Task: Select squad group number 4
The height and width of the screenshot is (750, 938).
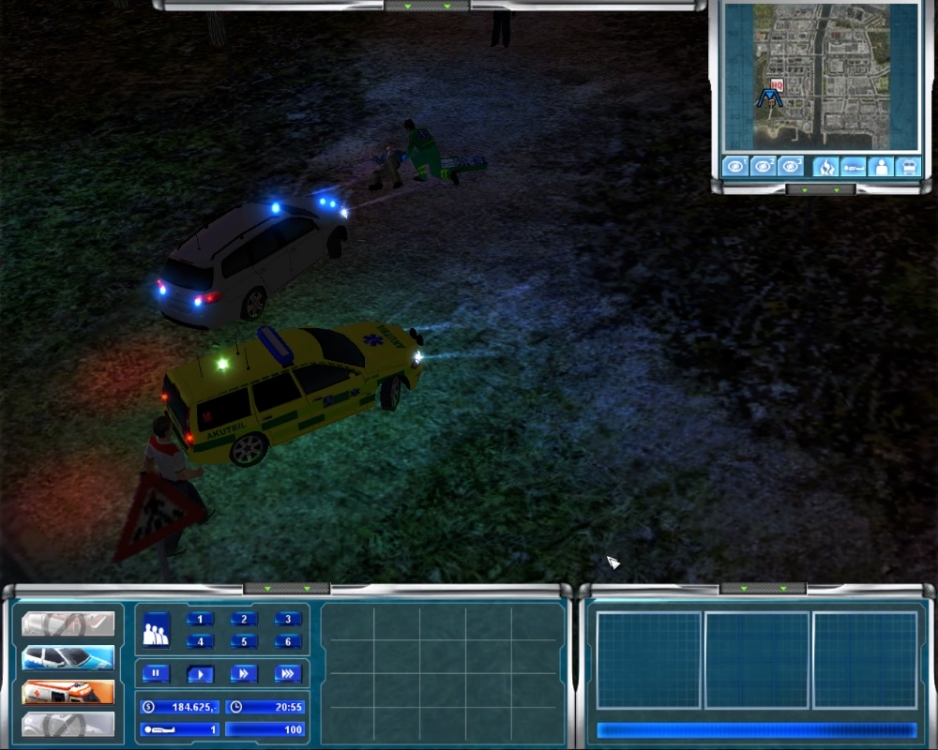Action: click(x=200, y=642)
